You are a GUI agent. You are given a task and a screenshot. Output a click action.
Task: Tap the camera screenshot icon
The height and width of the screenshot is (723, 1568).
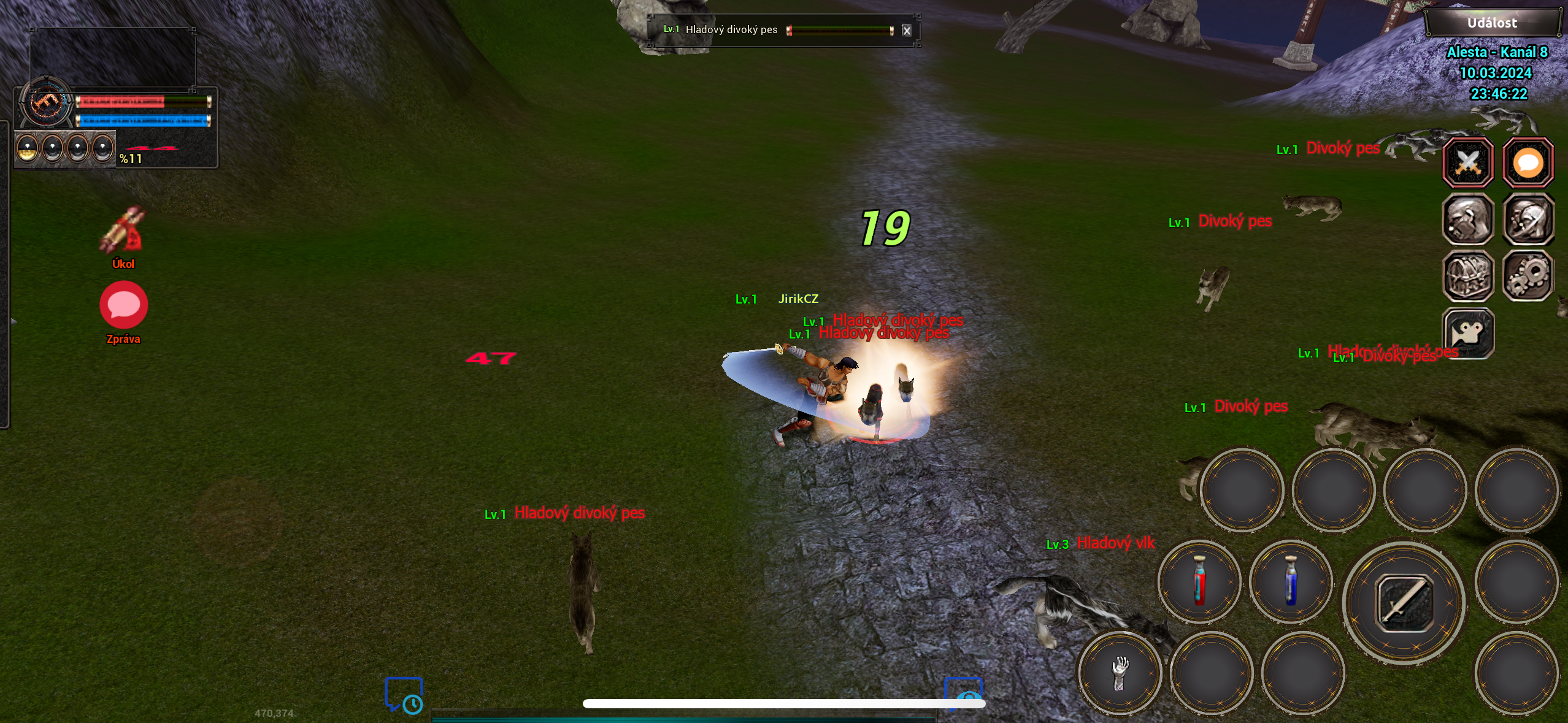[1469, 334]
